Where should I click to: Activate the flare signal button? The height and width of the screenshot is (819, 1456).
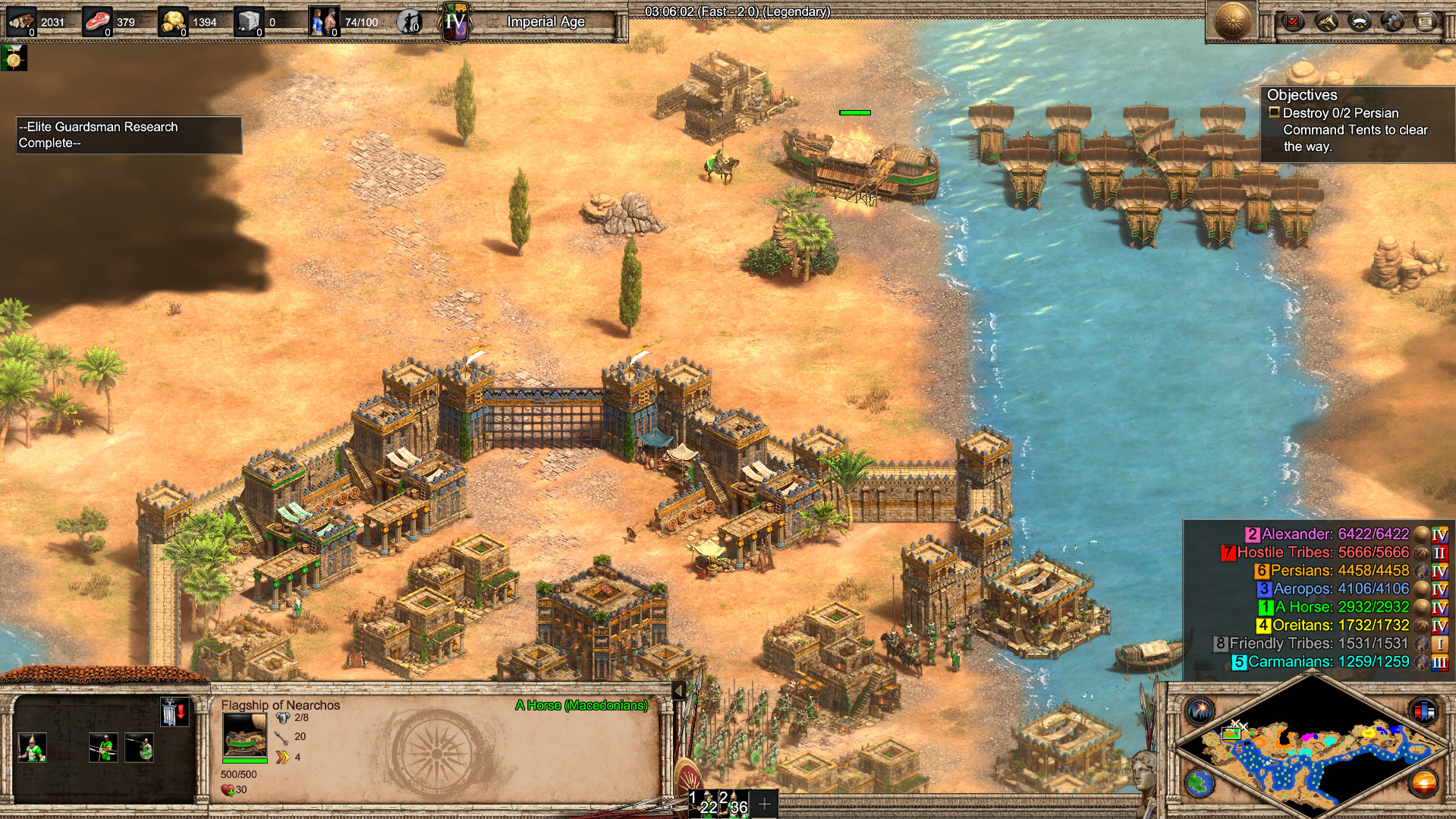pos(1200,711)
